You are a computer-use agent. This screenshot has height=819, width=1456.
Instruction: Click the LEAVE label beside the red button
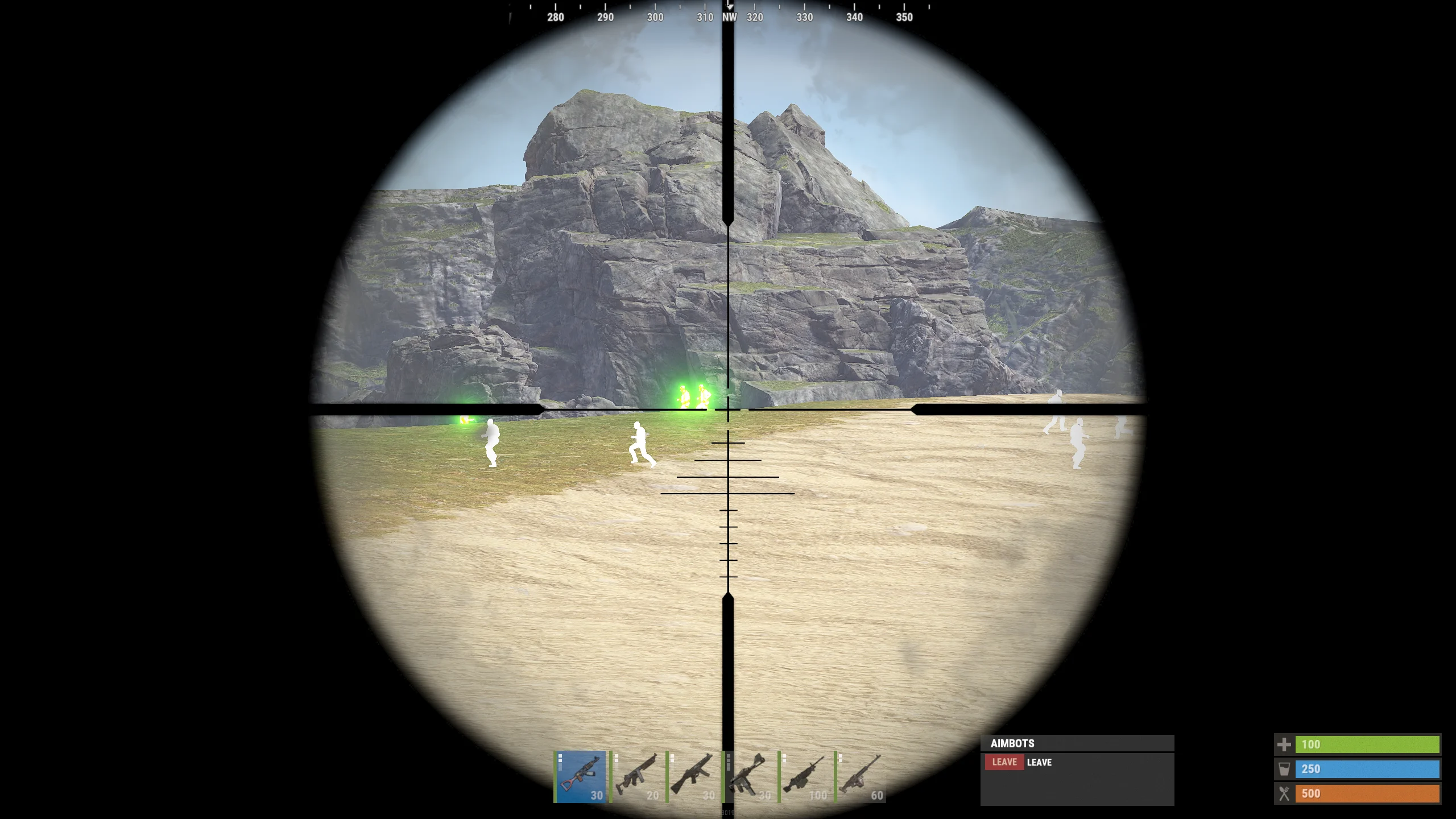click(1041, 762)
